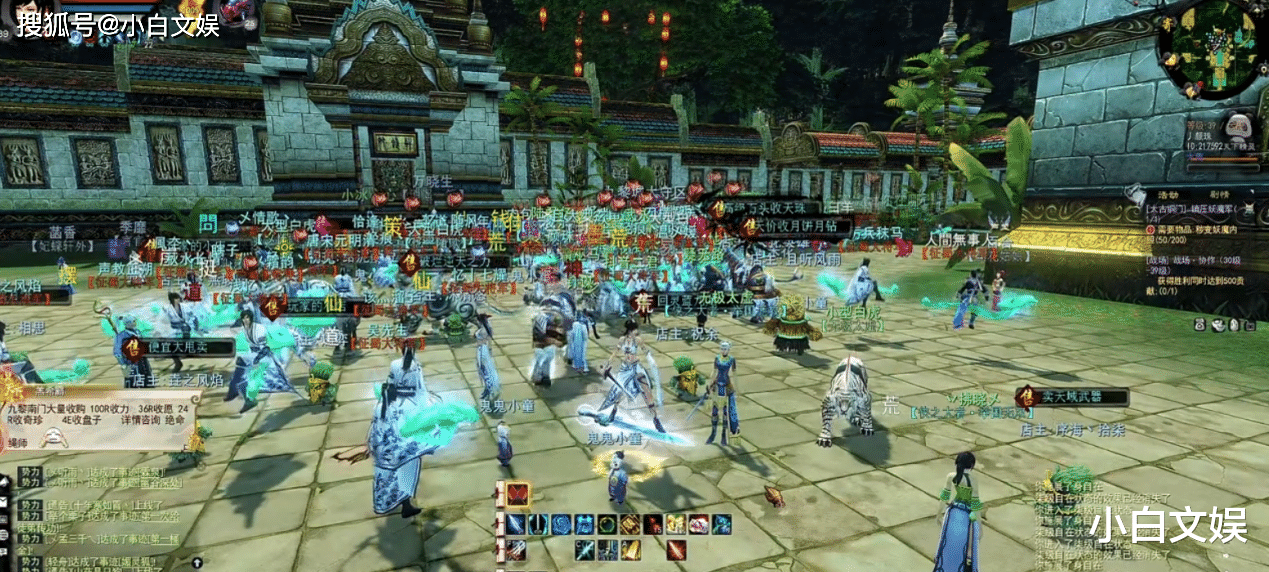The image size is (1269, 572).
Task: Click the chat scroll-to-latest arrow button
Action: coord(196,563)
